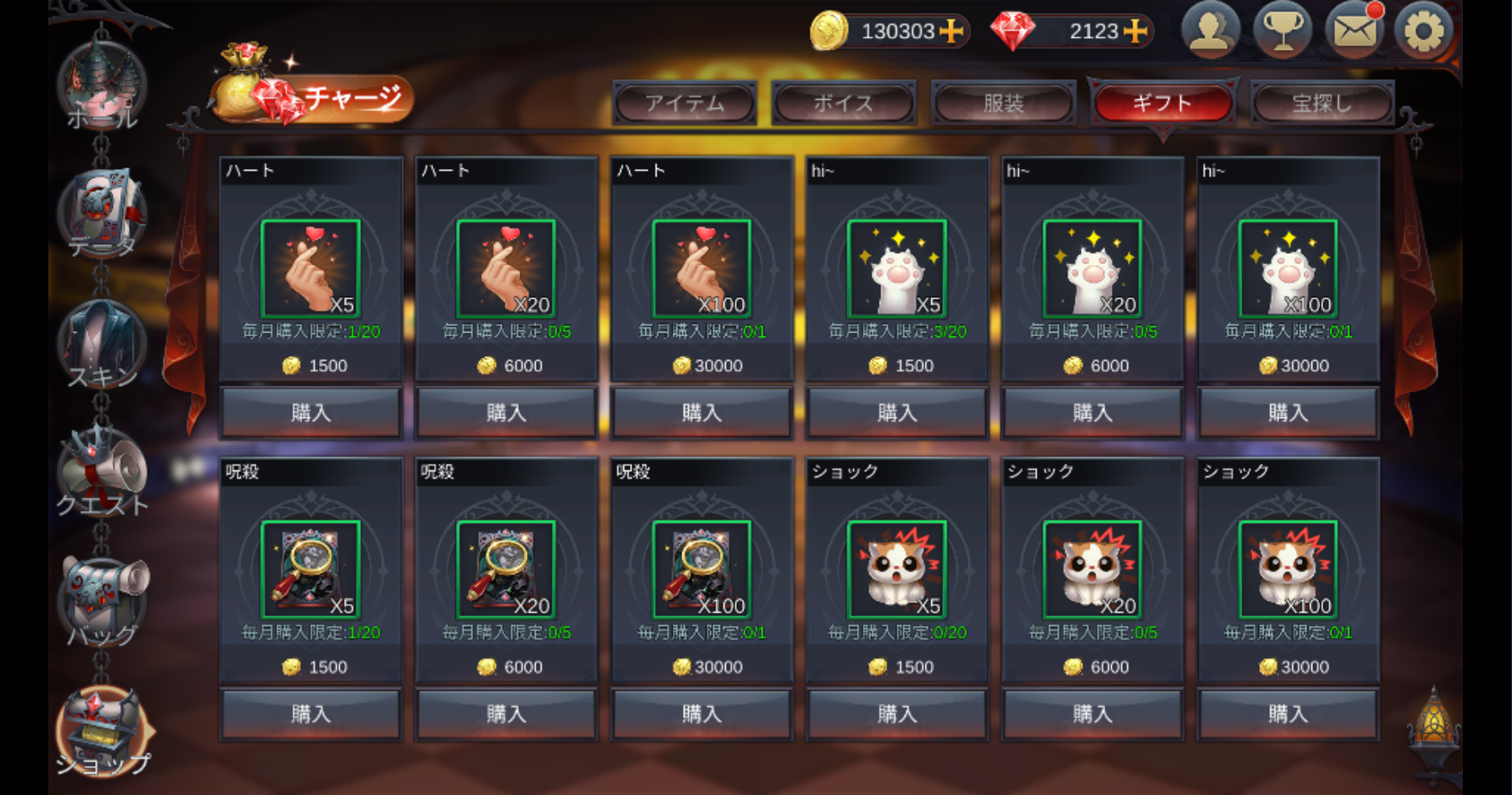This screenshot has height=795, width=1512.
Task: Open the mail envelope inbox
Action: point(1354,31)
